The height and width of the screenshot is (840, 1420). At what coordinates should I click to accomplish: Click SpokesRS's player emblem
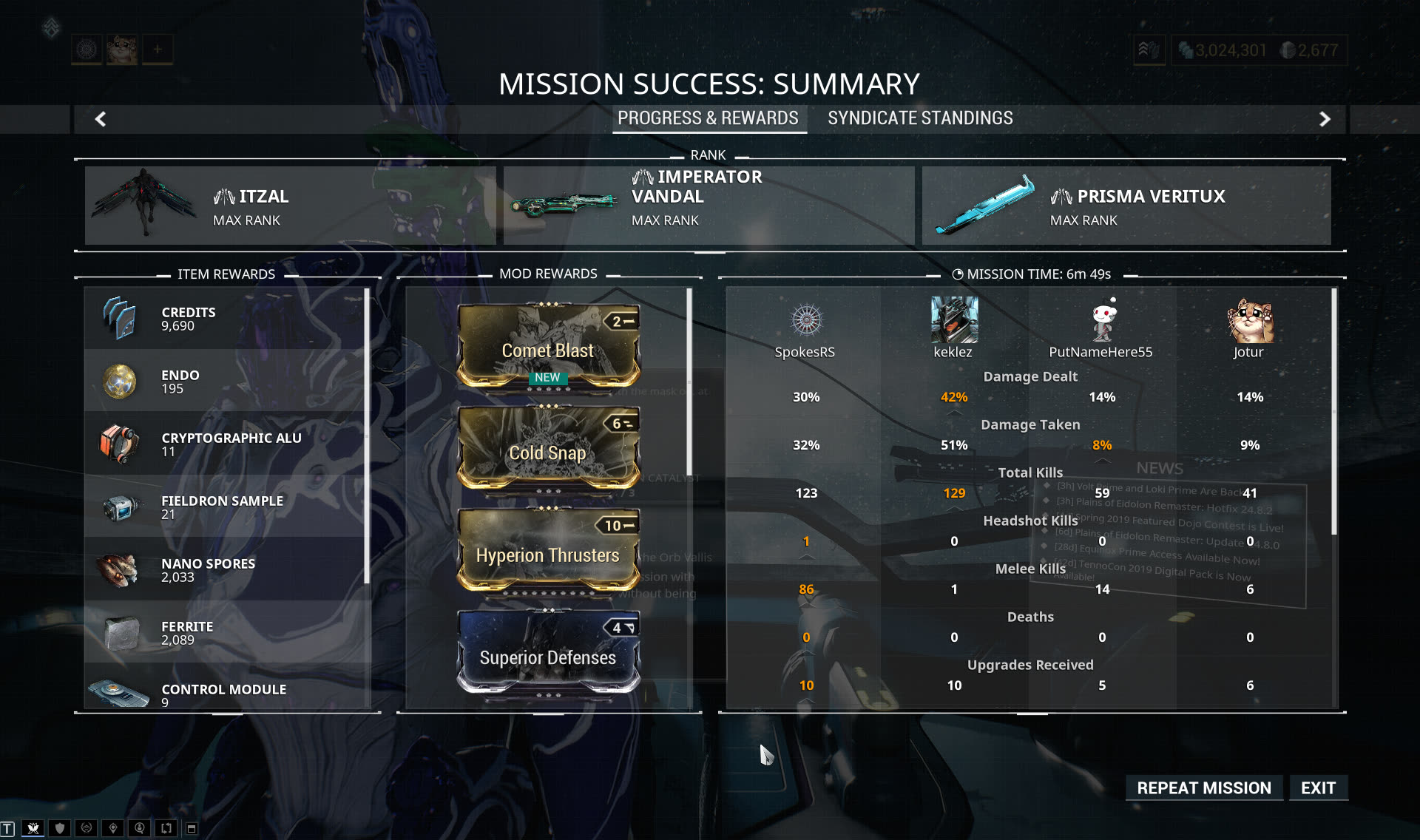point(806,320)
